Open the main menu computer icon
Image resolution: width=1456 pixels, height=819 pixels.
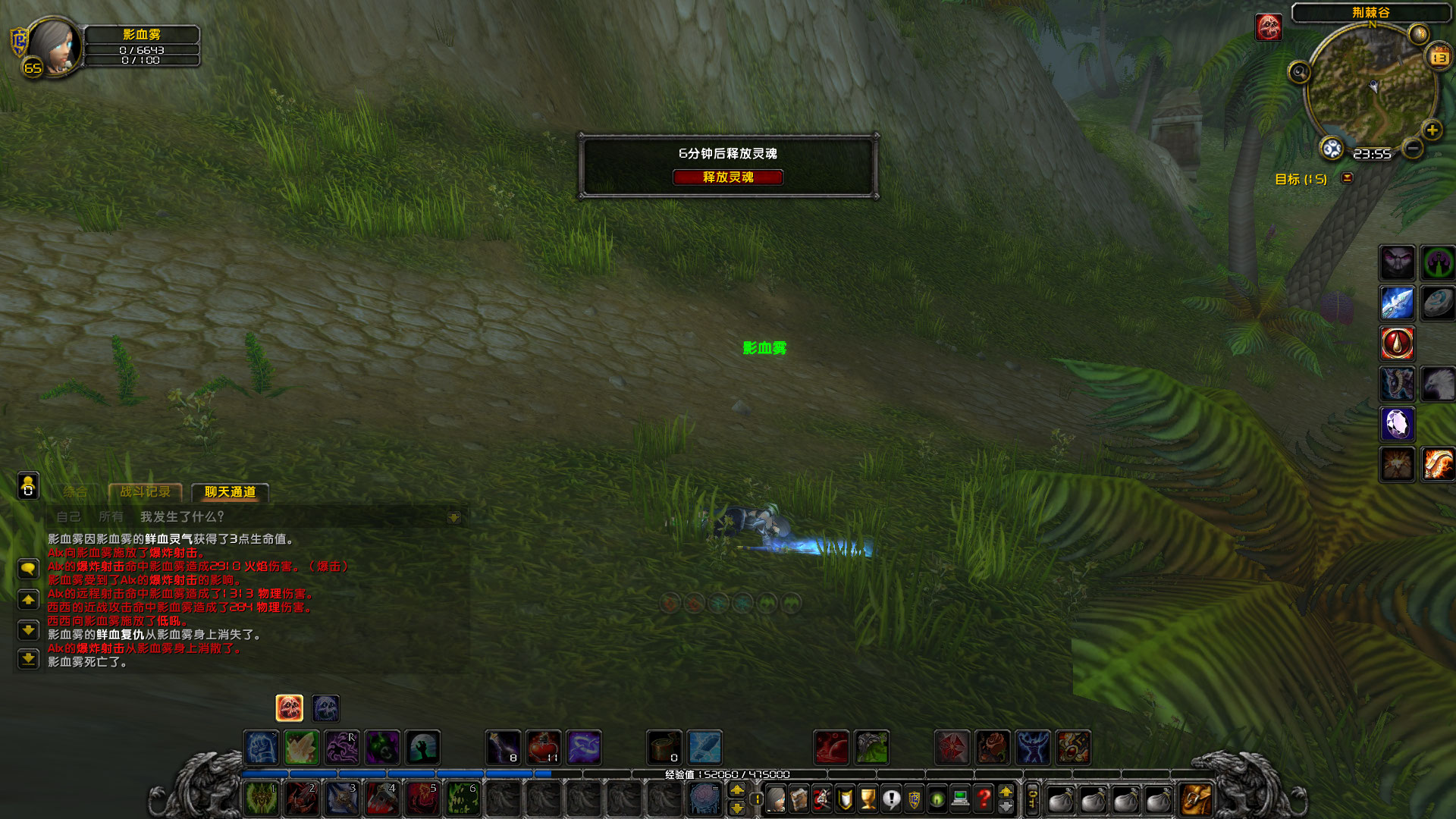coord(960,798)
